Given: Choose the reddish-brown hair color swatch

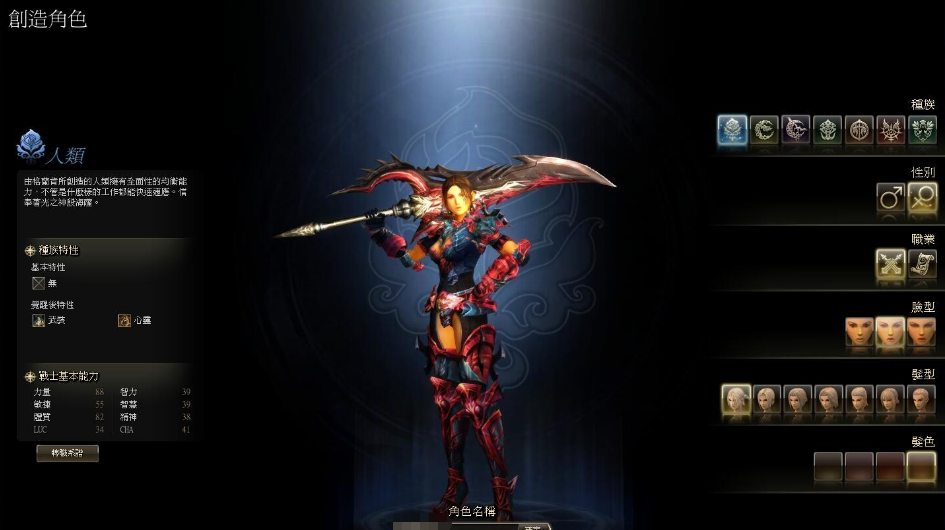Looking at the screenshot, I should (890, 467).
